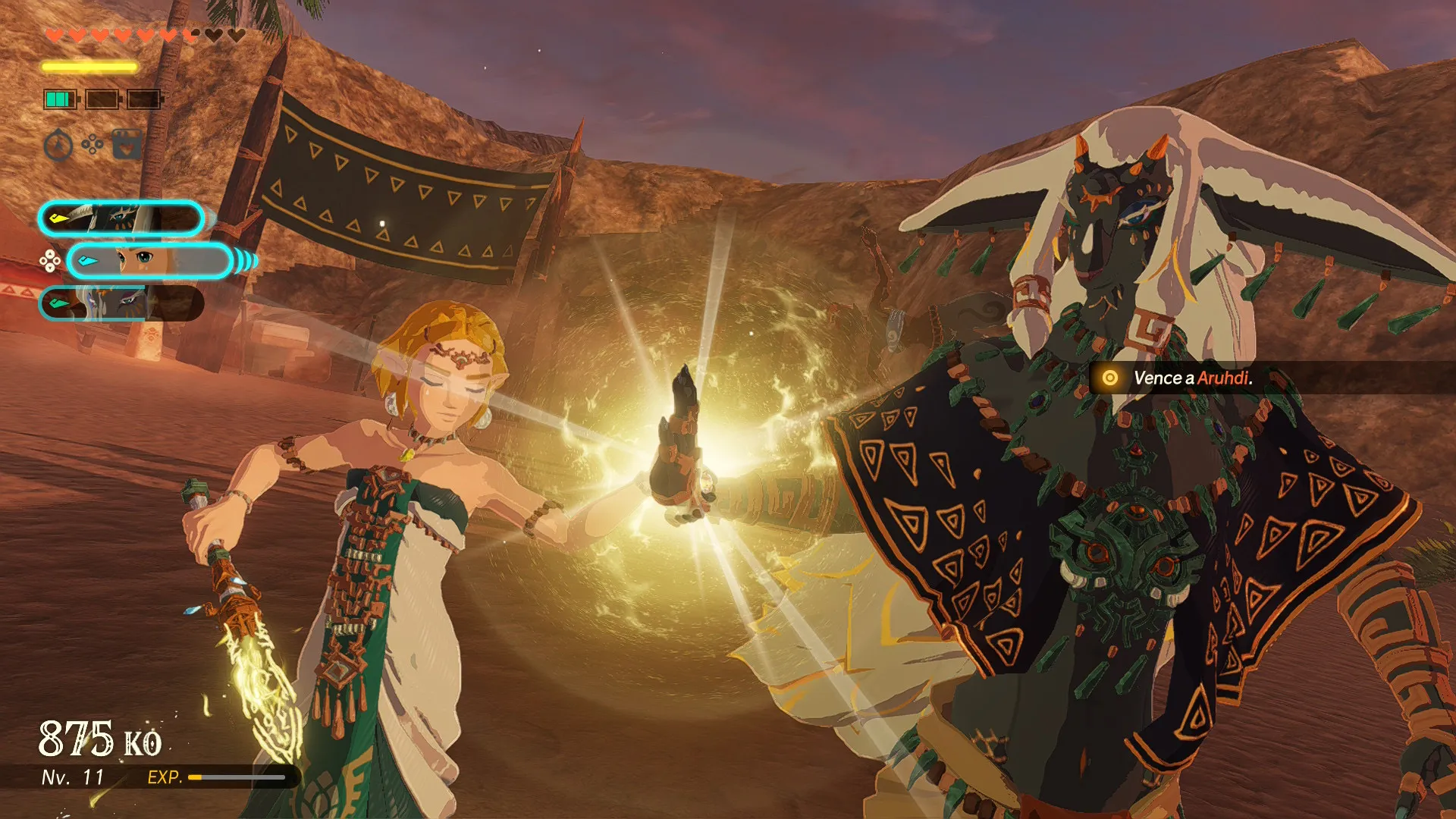Select the heart item pouch icon

point(127,144)
